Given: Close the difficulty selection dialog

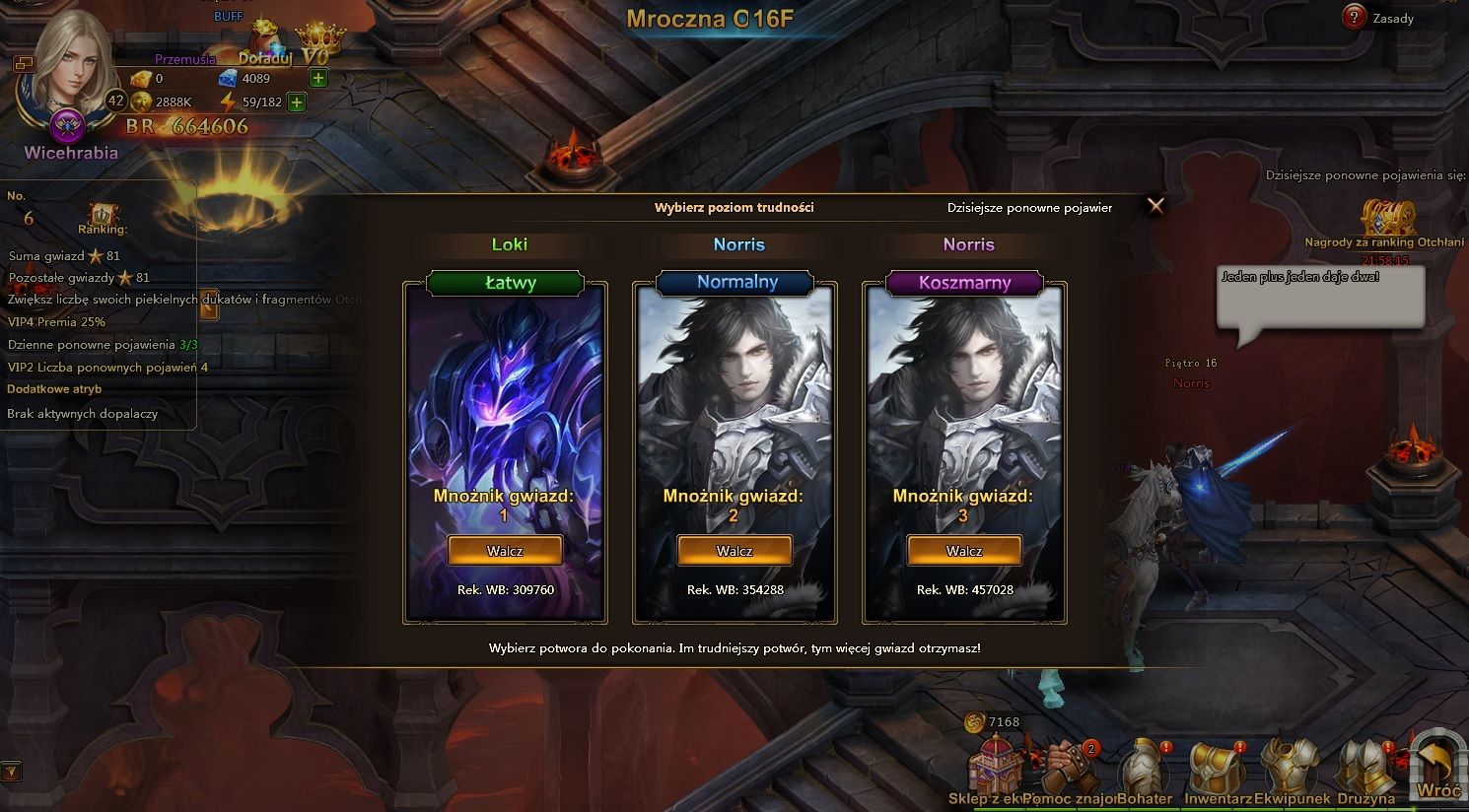Looking at the screenshot, I should pyautogui.click(x=1154, y=206).
